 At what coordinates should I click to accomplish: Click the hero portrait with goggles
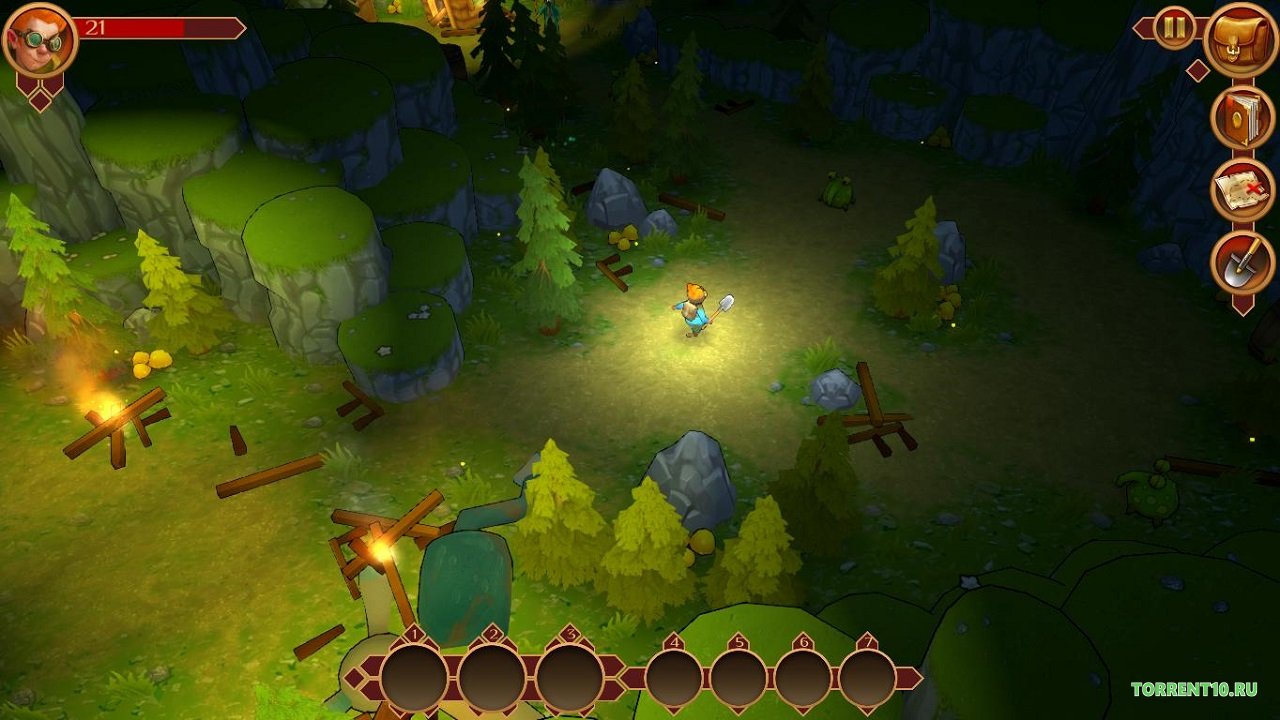(39, 40)
